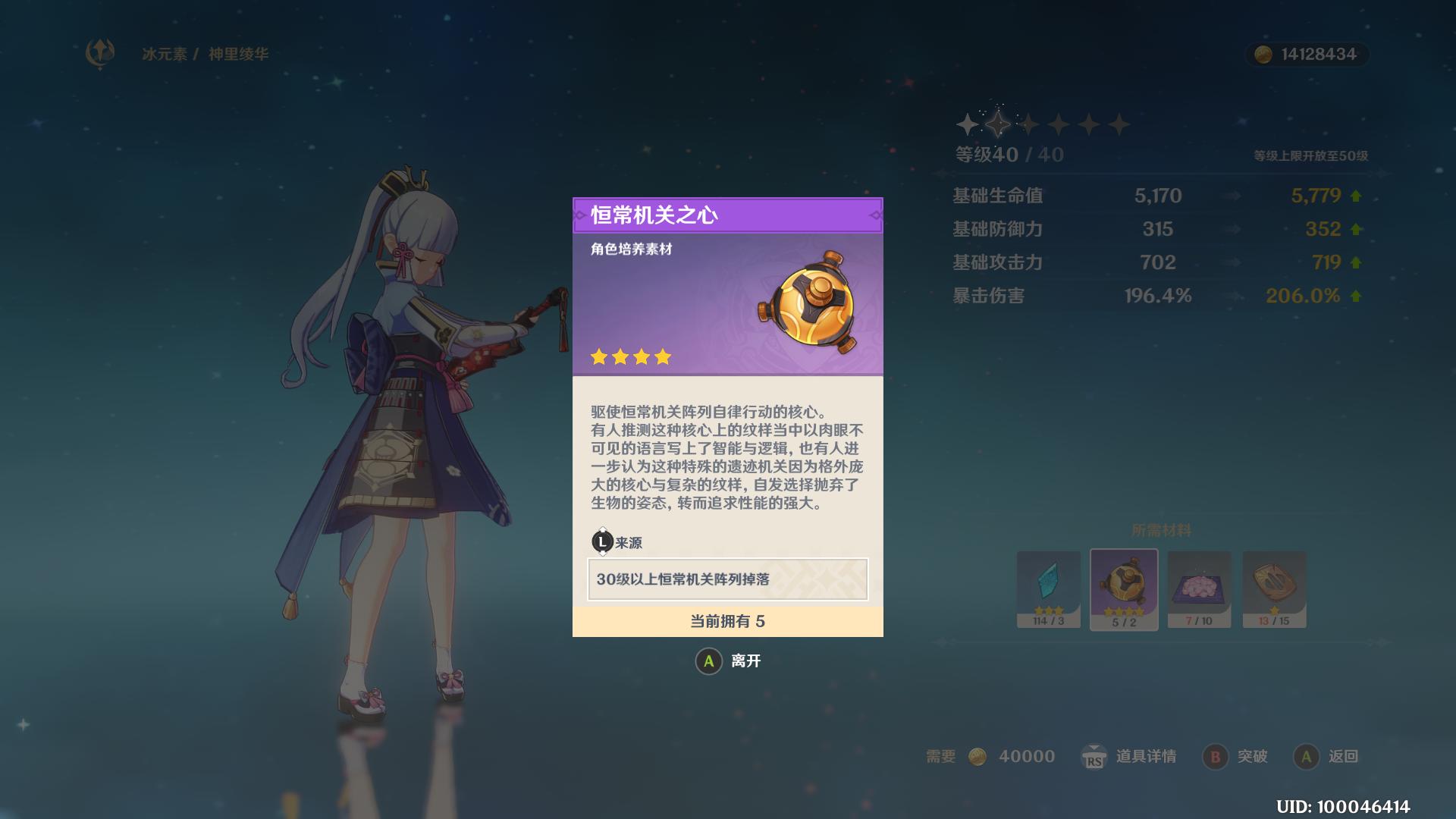Select the pink flower material marked 7/10
1456x819 pixels.
click(x=1200, y=590)
